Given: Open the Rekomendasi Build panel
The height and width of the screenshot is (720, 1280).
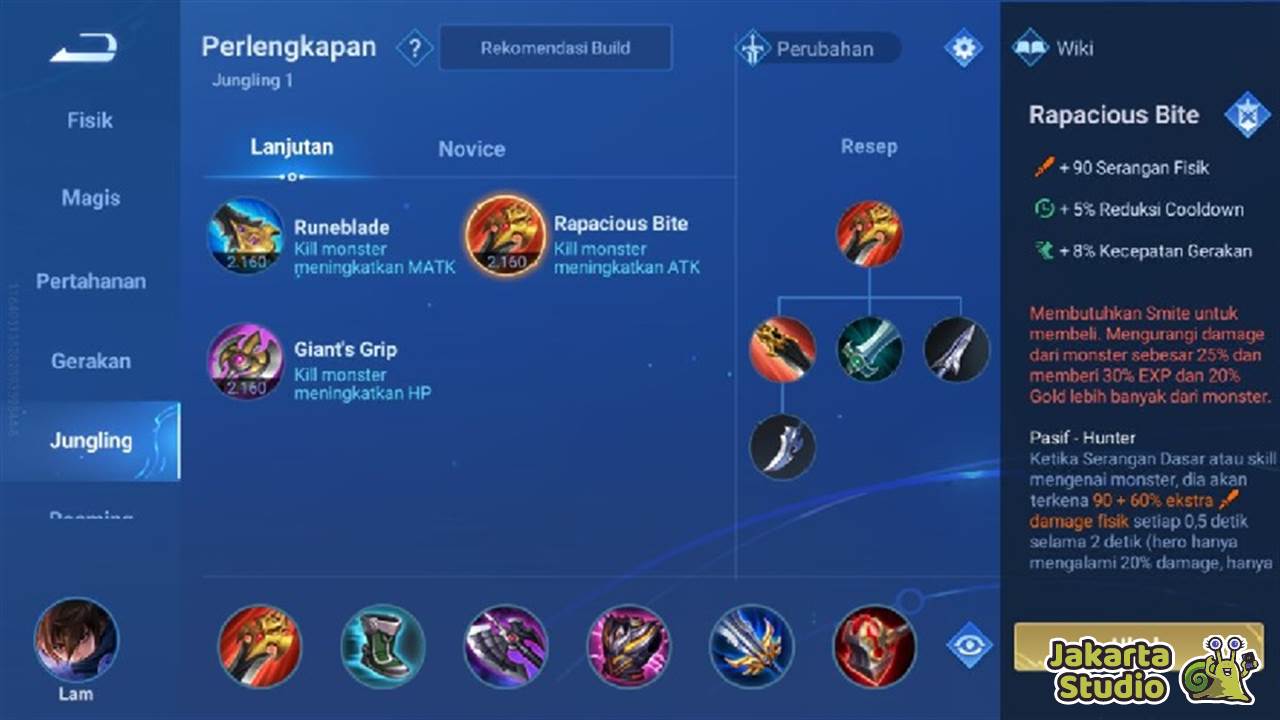Looking at the screenshot, I should click(x=556, y=47).
